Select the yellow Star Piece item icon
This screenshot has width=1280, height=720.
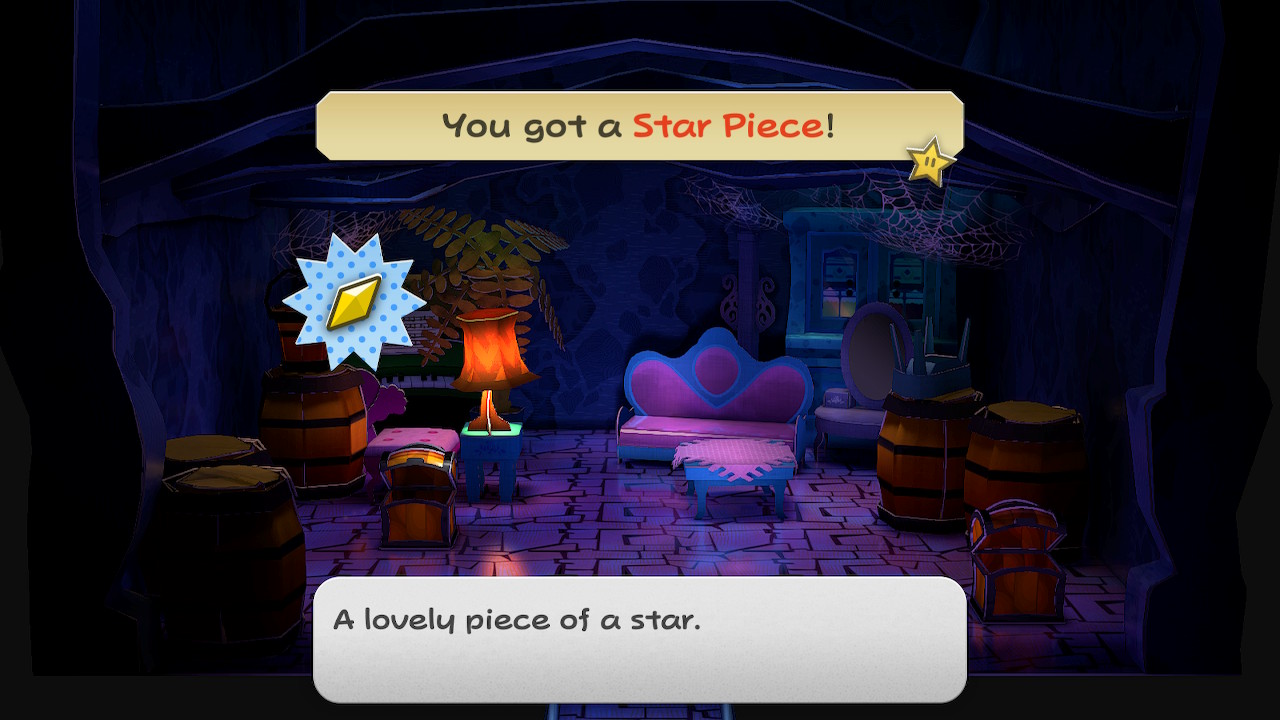[354, 301]
